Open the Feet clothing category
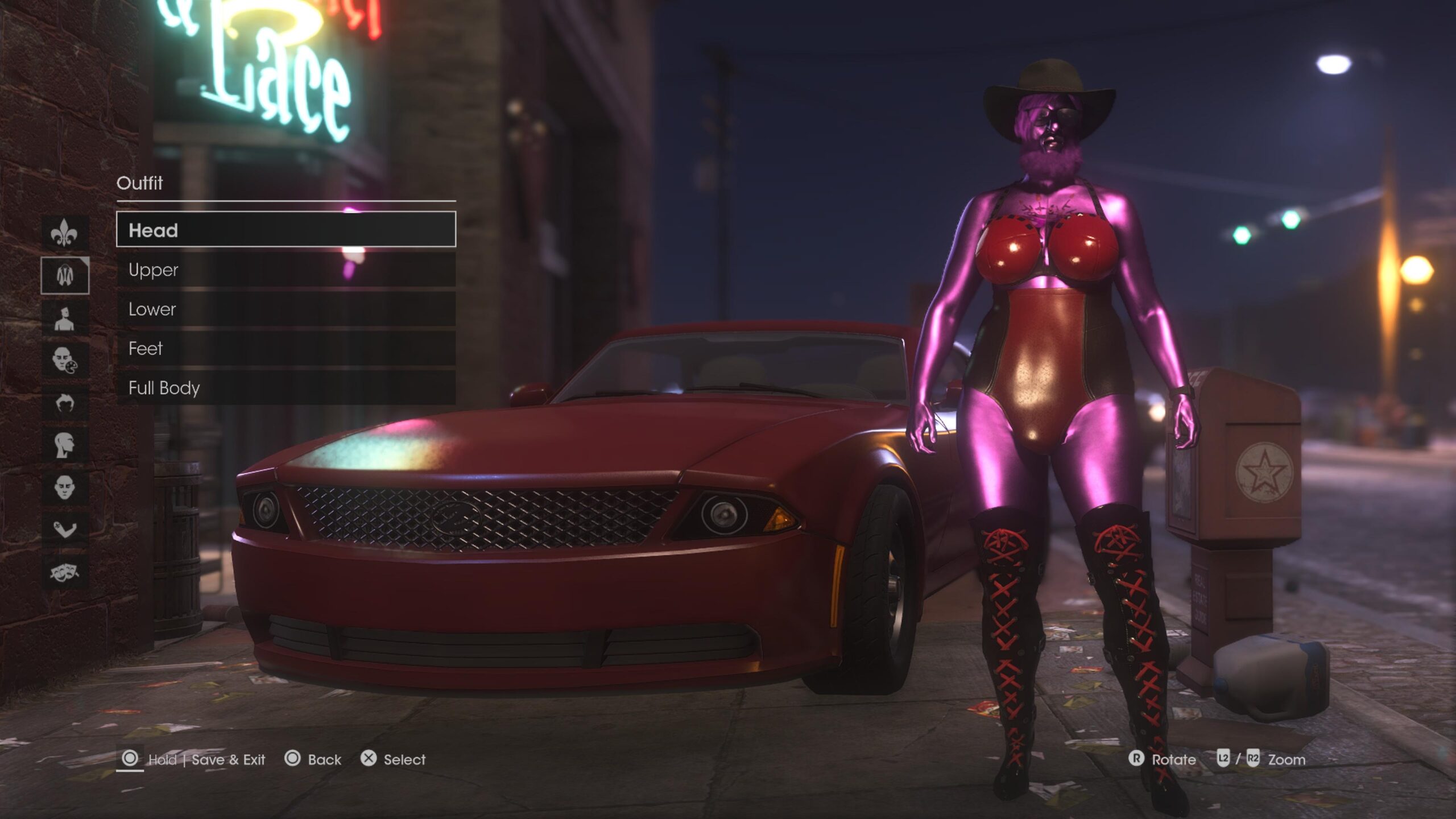The image size is (1456, 819). click(286, 348)
